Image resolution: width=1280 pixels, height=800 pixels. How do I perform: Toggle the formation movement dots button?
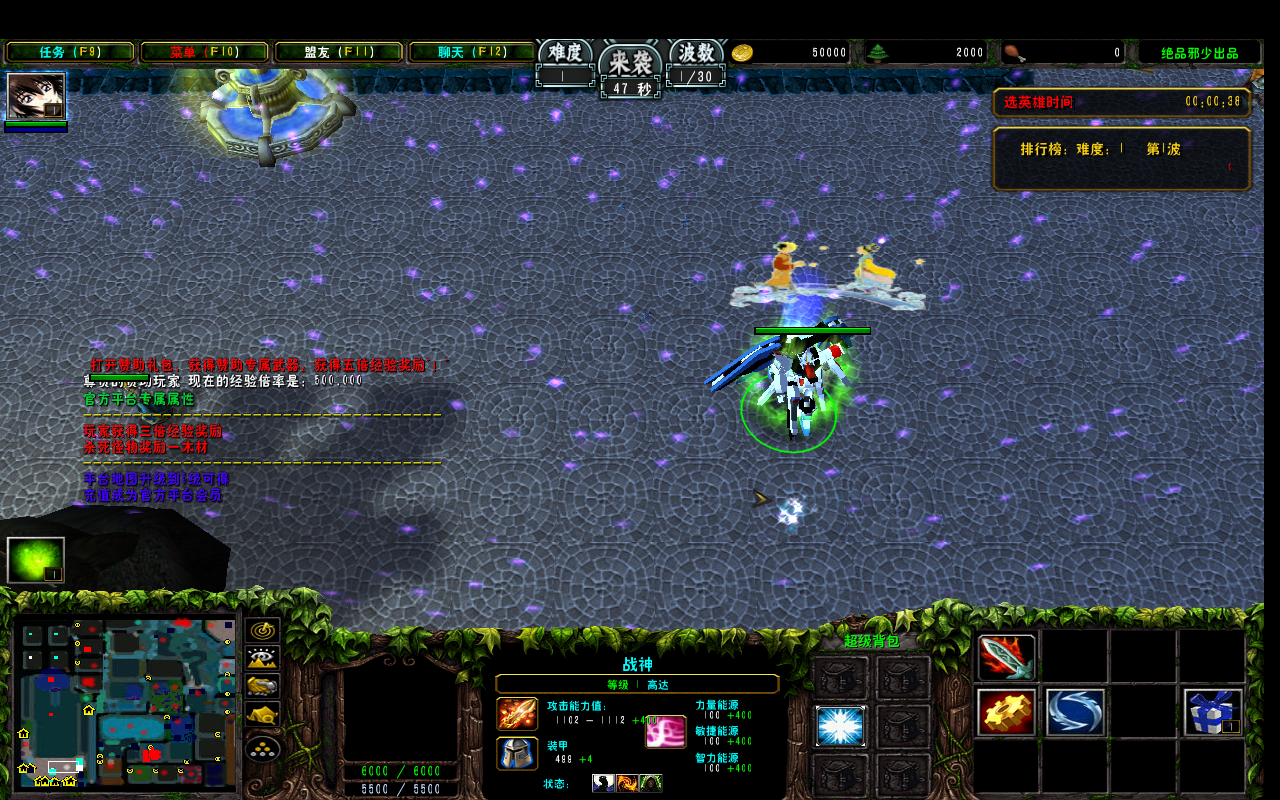(x=263, y=748)
